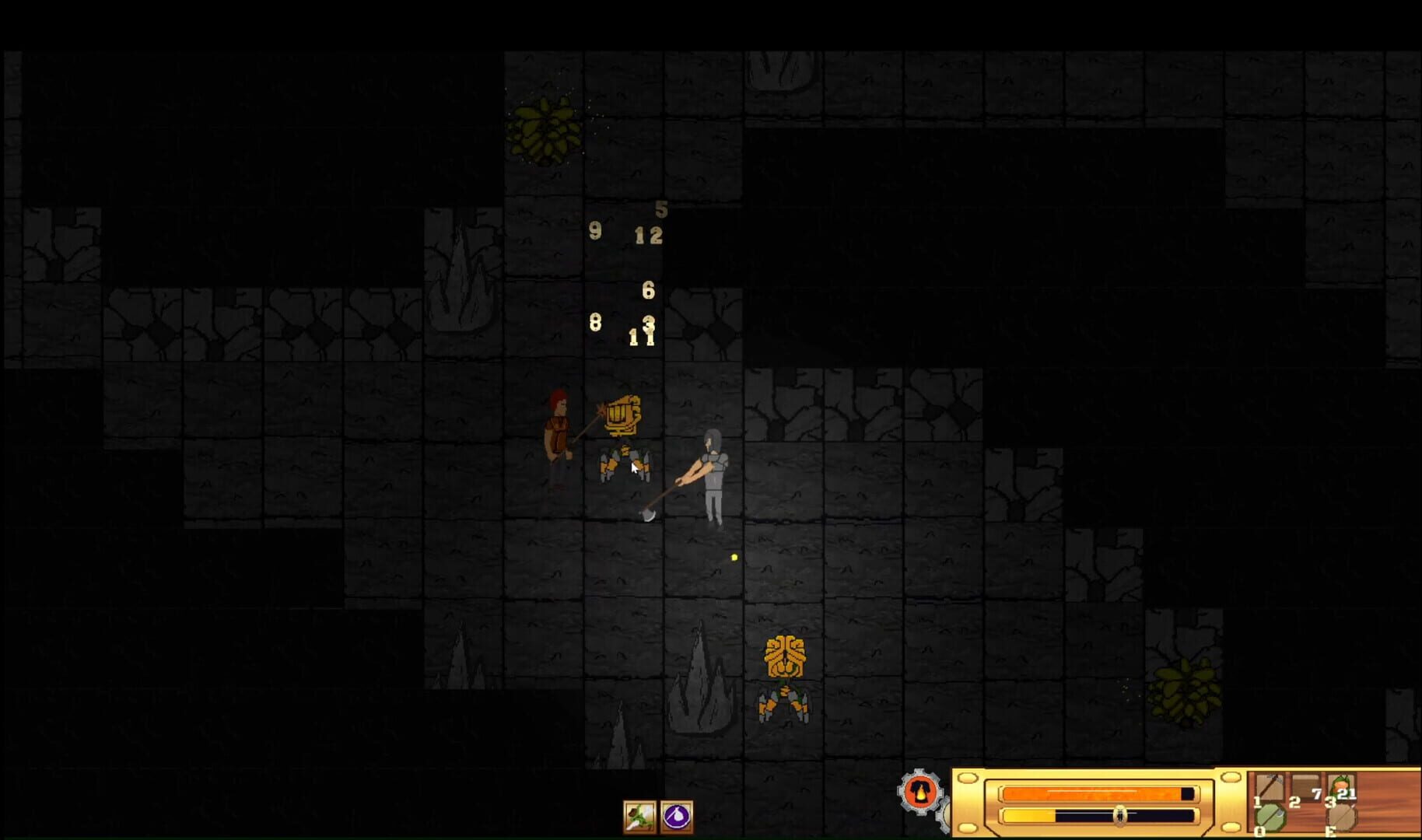Click the brown pouch in the E slot

1341,819
